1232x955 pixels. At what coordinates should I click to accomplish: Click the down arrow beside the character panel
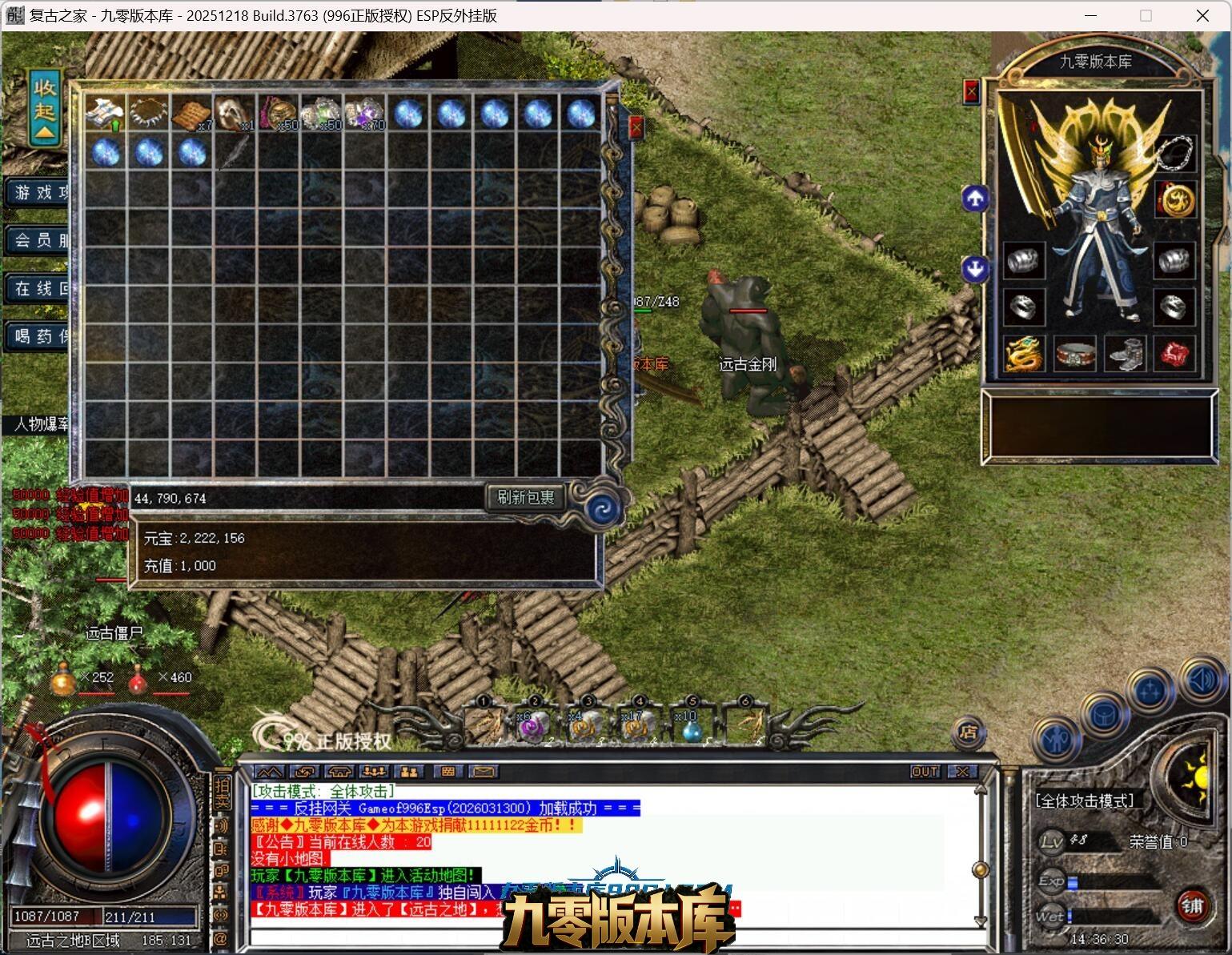(974, 268)
